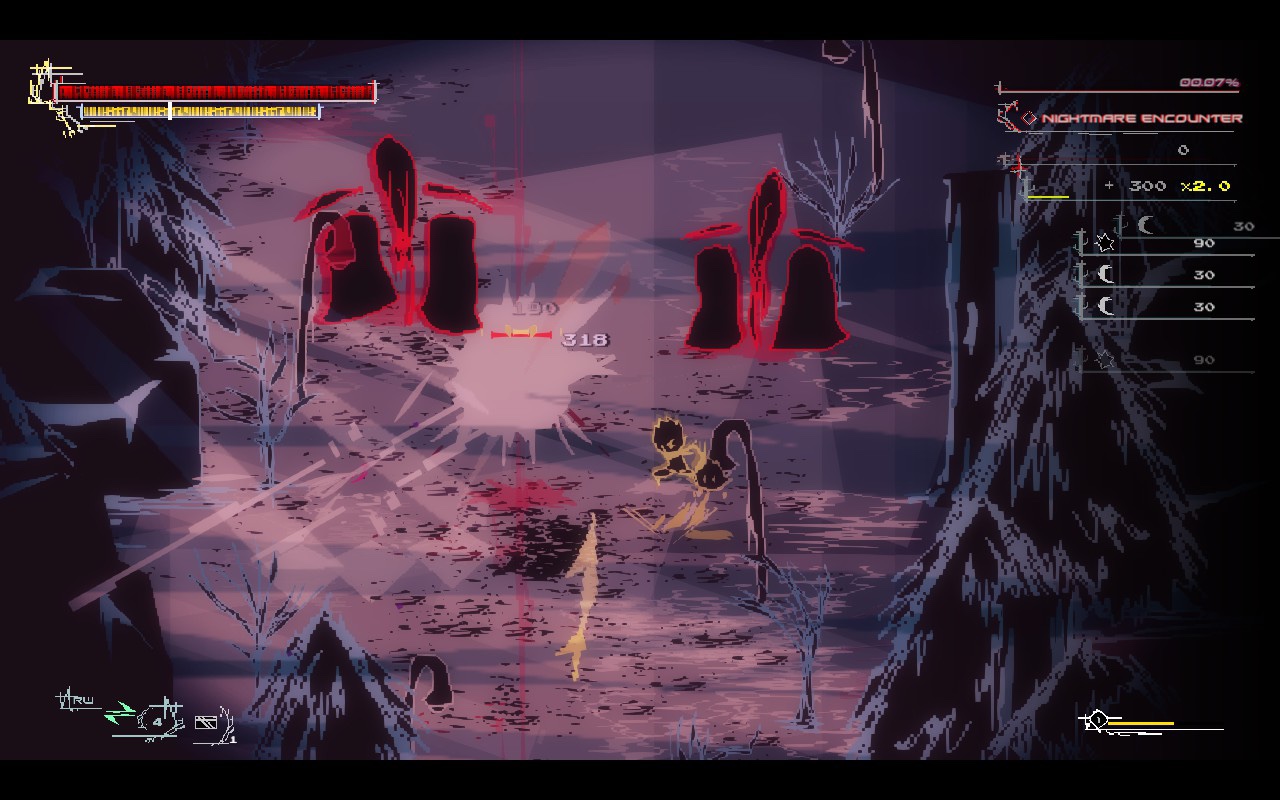1280x800 pixels.
Task: Select the crescent moon icon on the first buff timer
Action: point(1143,222)
